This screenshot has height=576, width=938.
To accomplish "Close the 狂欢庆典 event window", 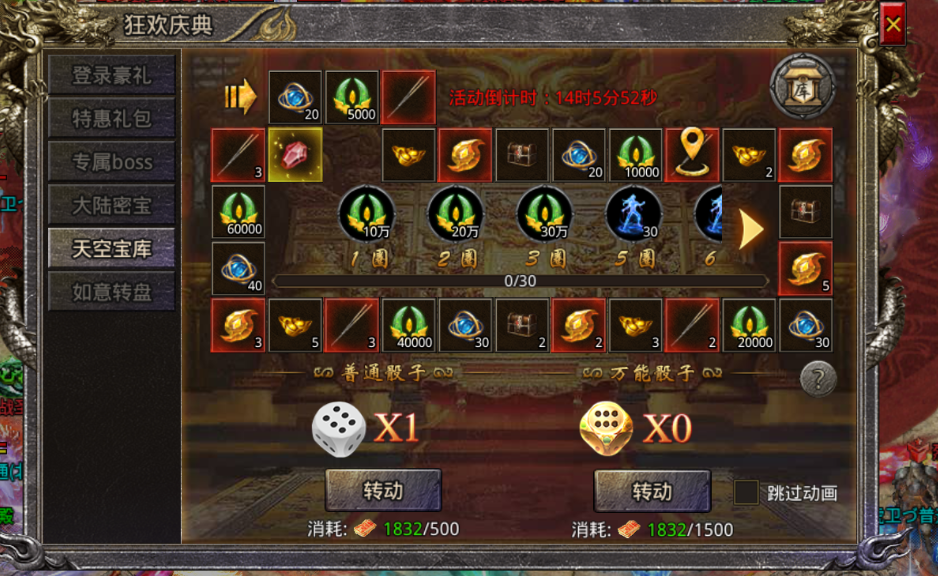I will [x=892, y=25].
